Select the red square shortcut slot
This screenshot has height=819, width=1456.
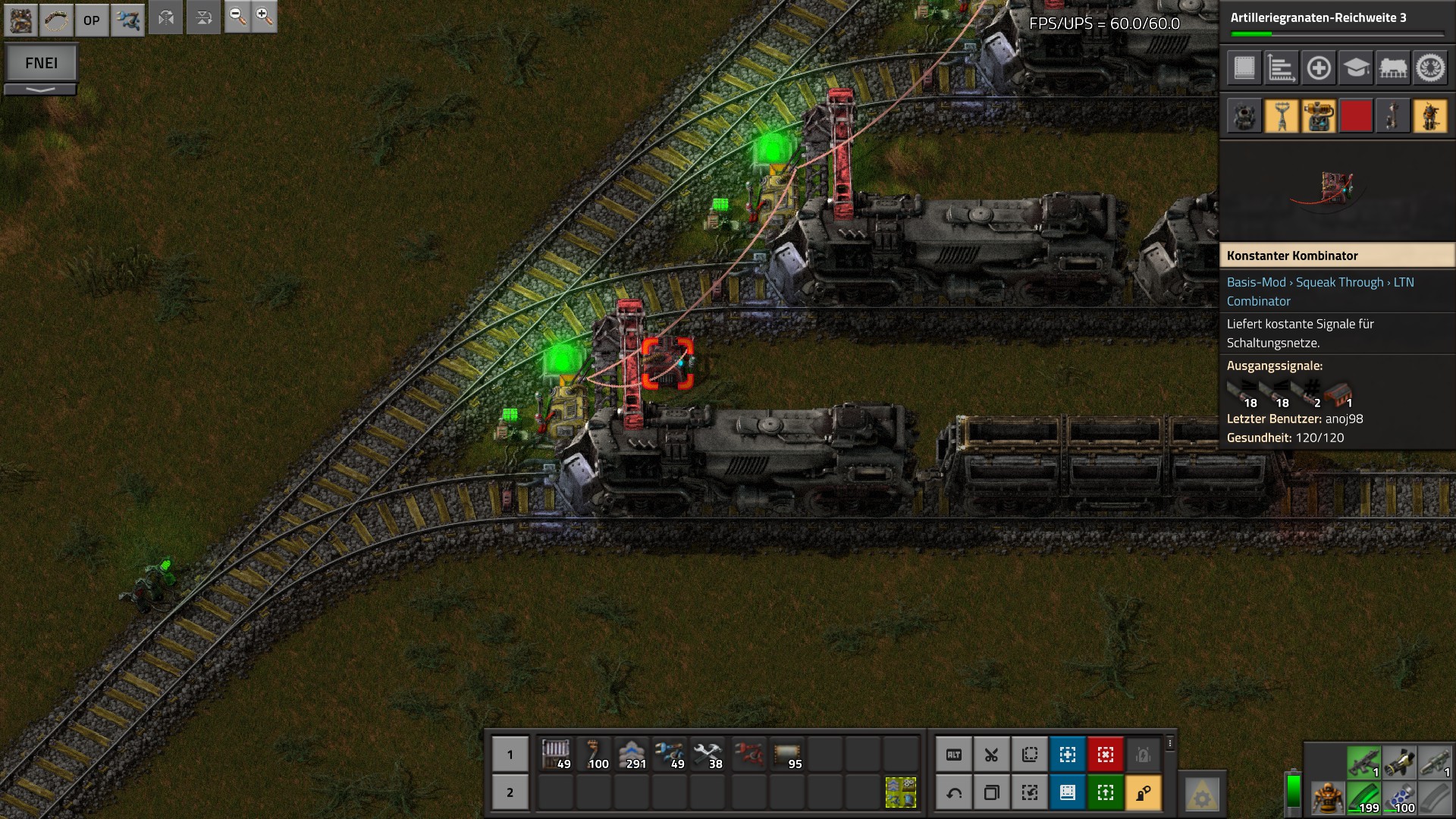[1356, 117]
